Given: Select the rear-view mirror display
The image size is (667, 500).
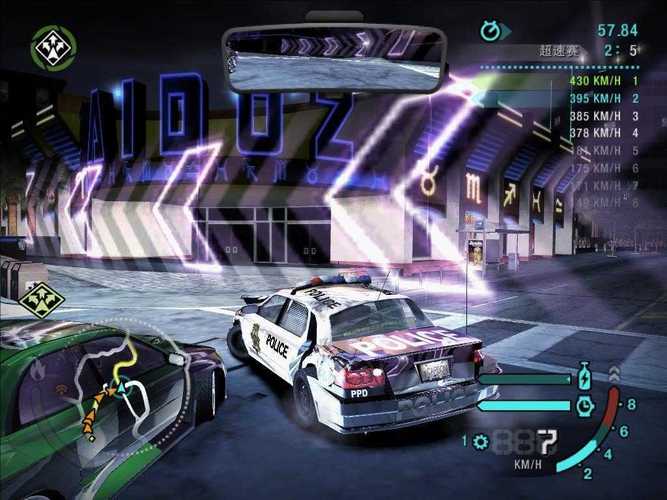Looking at the screenshot, I should pos(334,58).
